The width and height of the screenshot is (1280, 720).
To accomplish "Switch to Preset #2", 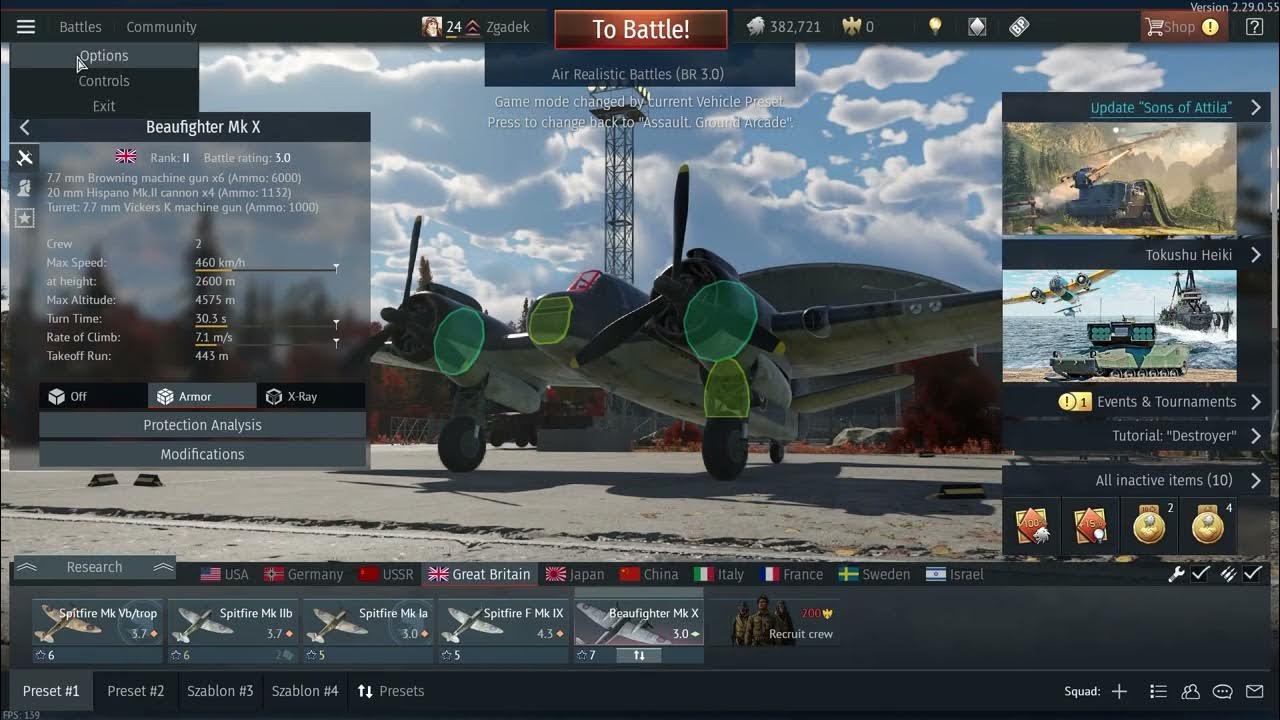I will pyautogui.click(x=136, y=691).
